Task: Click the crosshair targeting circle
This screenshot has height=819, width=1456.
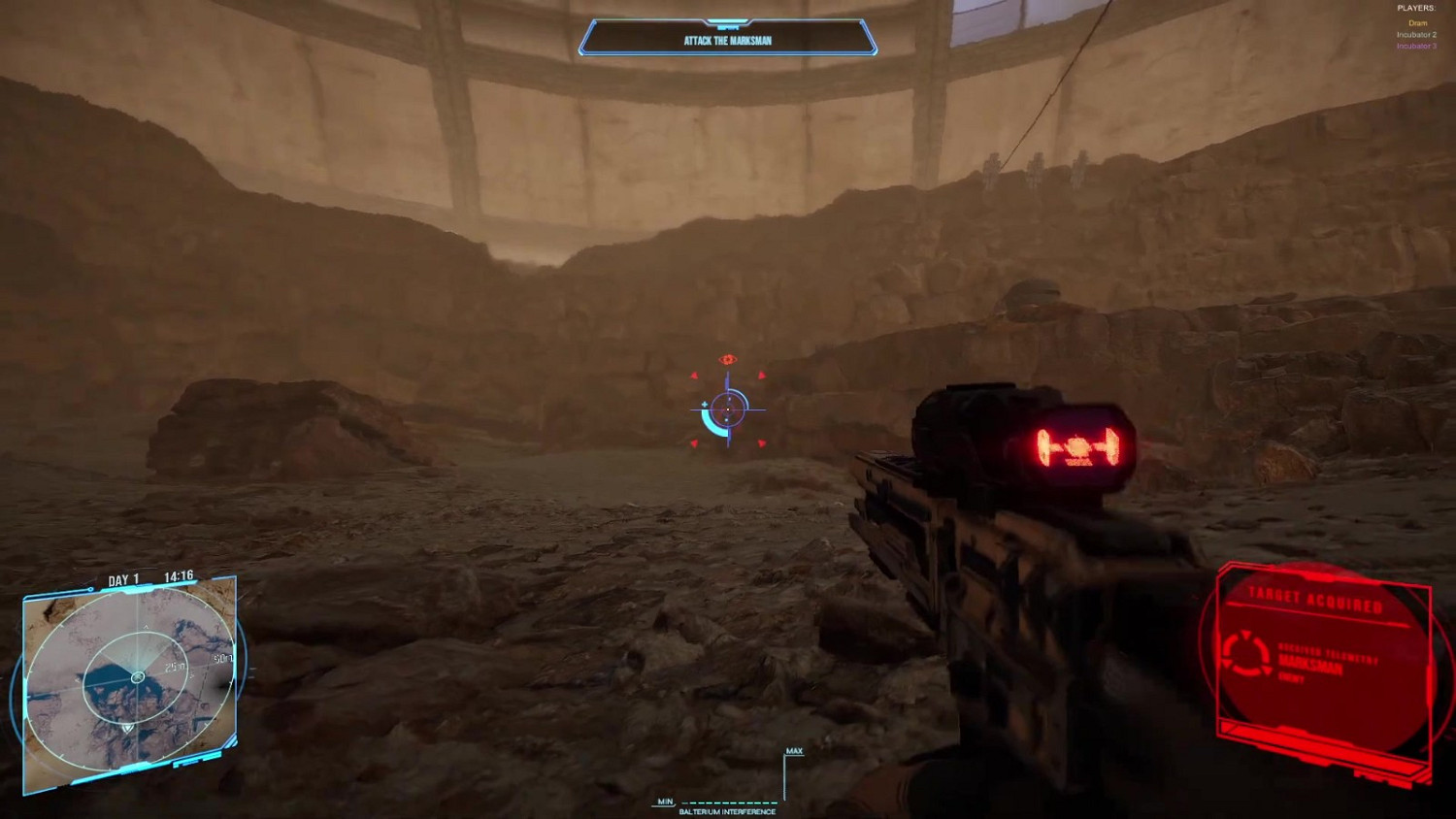Action: pyautogui.click(x=728, y=409)
